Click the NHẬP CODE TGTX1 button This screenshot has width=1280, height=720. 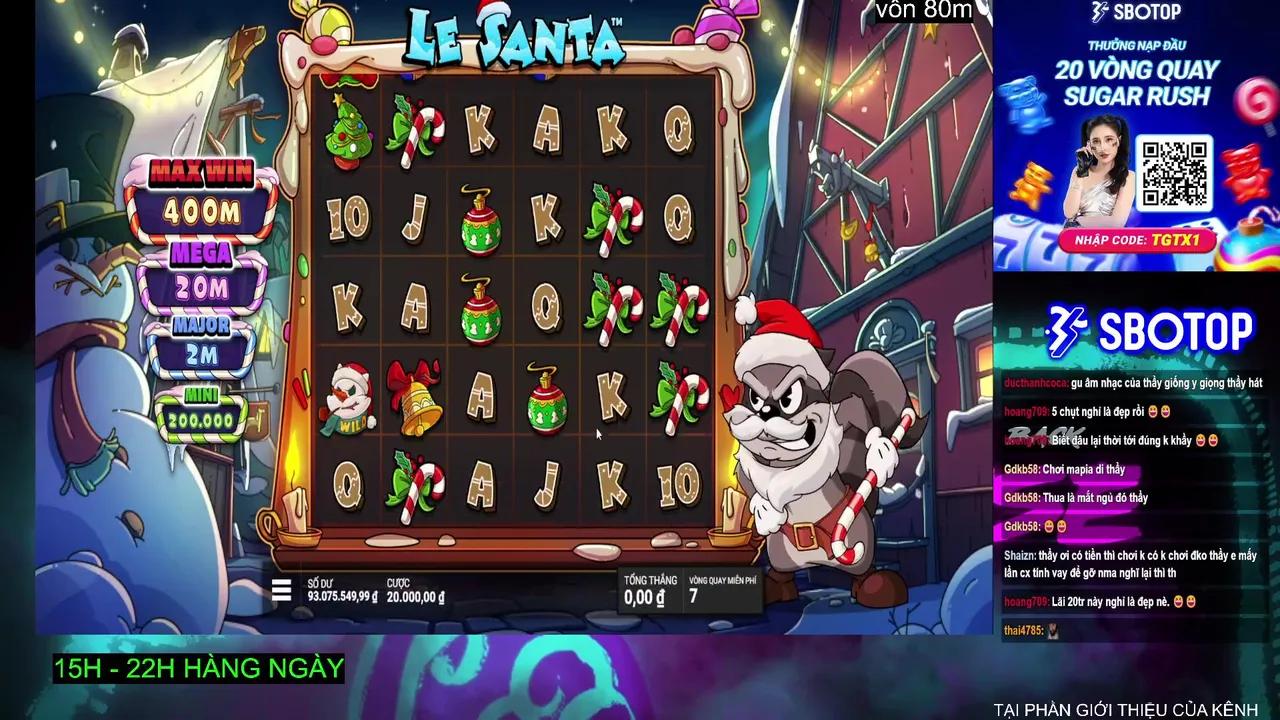(1140, 240)
